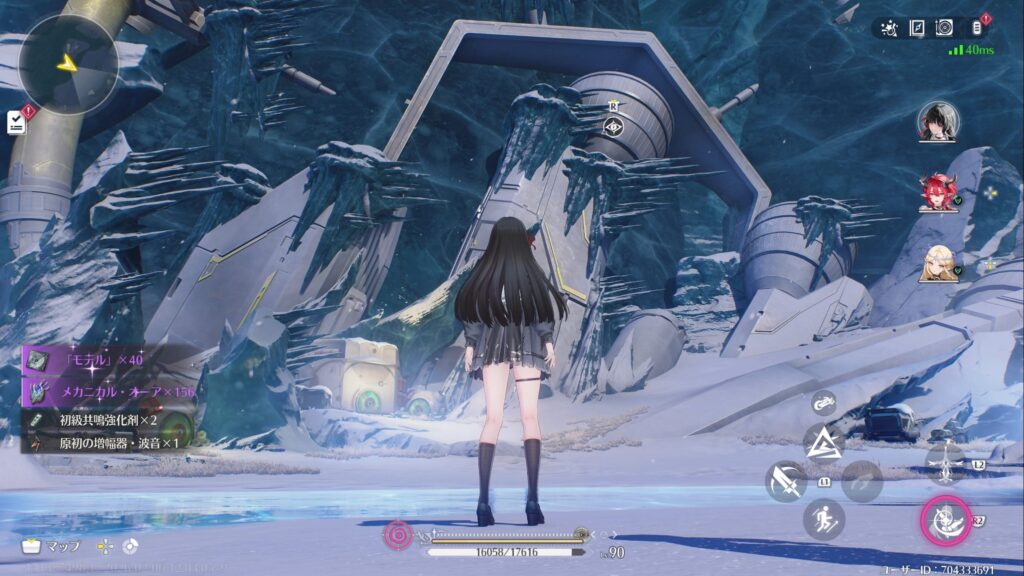Open the quest log icon with red alert

[x=17, y=121]
